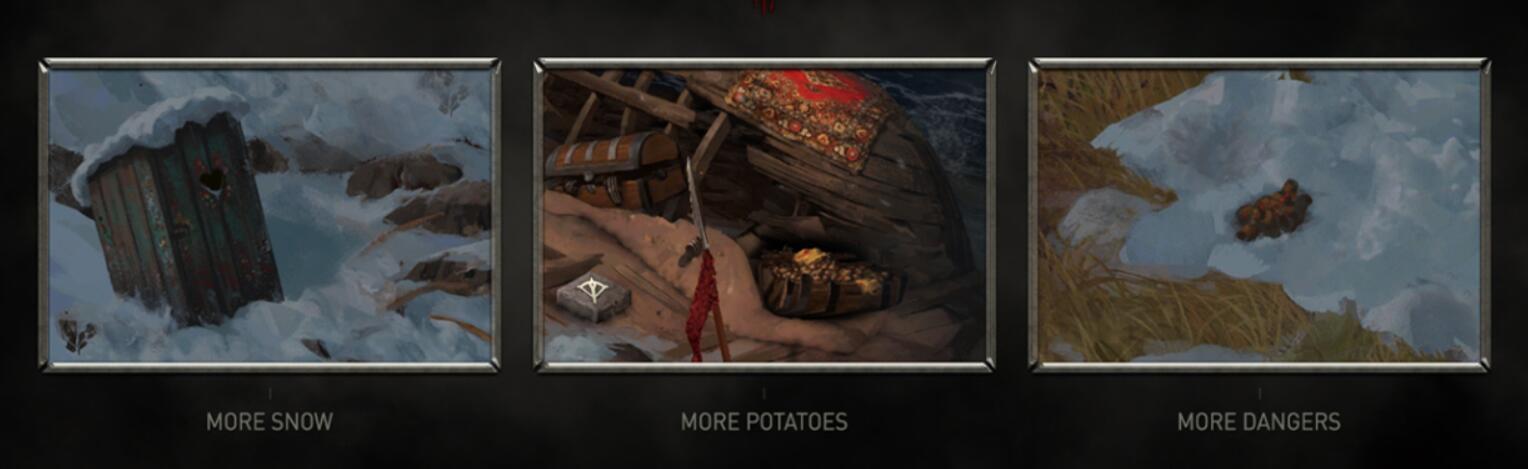Choose the potatoes in snow thumbnail
1528x469 pixels.
(x=1259, y=215)
